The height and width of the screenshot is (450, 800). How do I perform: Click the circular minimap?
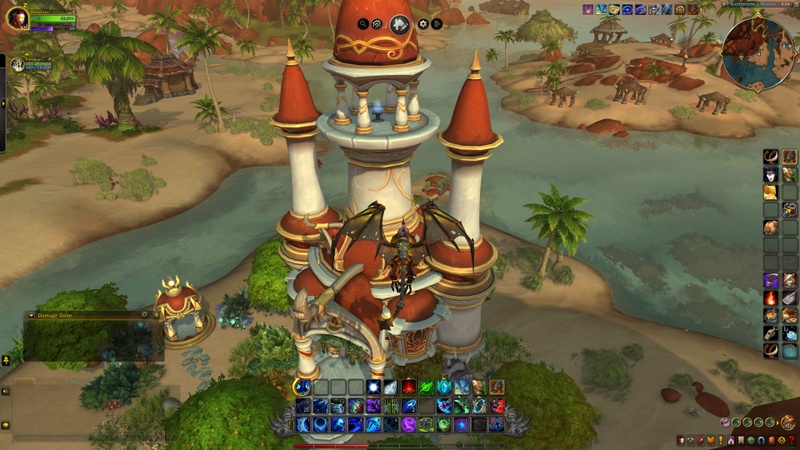tap(757, 52)
